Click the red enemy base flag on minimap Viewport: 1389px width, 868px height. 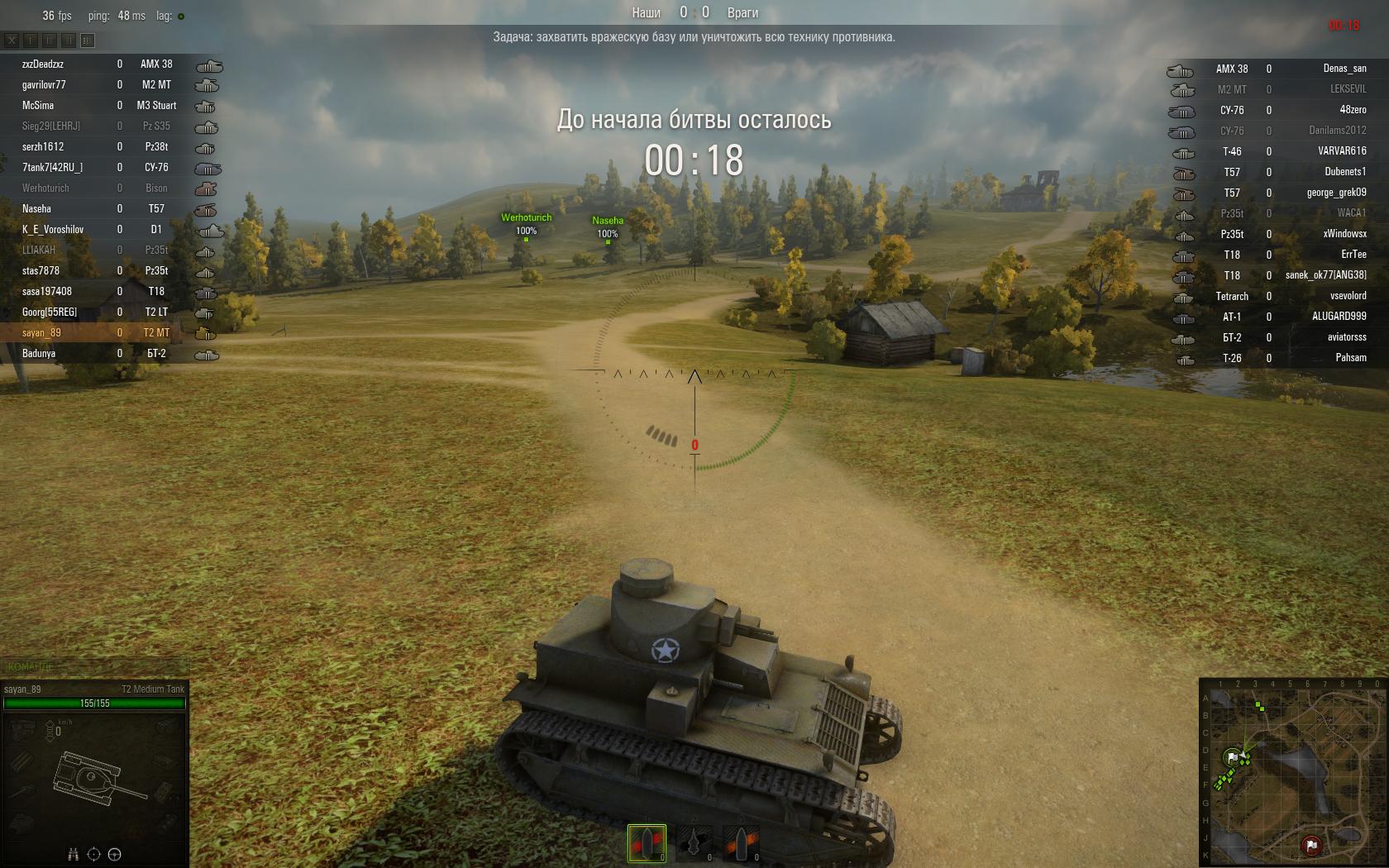pos(1310,845)
